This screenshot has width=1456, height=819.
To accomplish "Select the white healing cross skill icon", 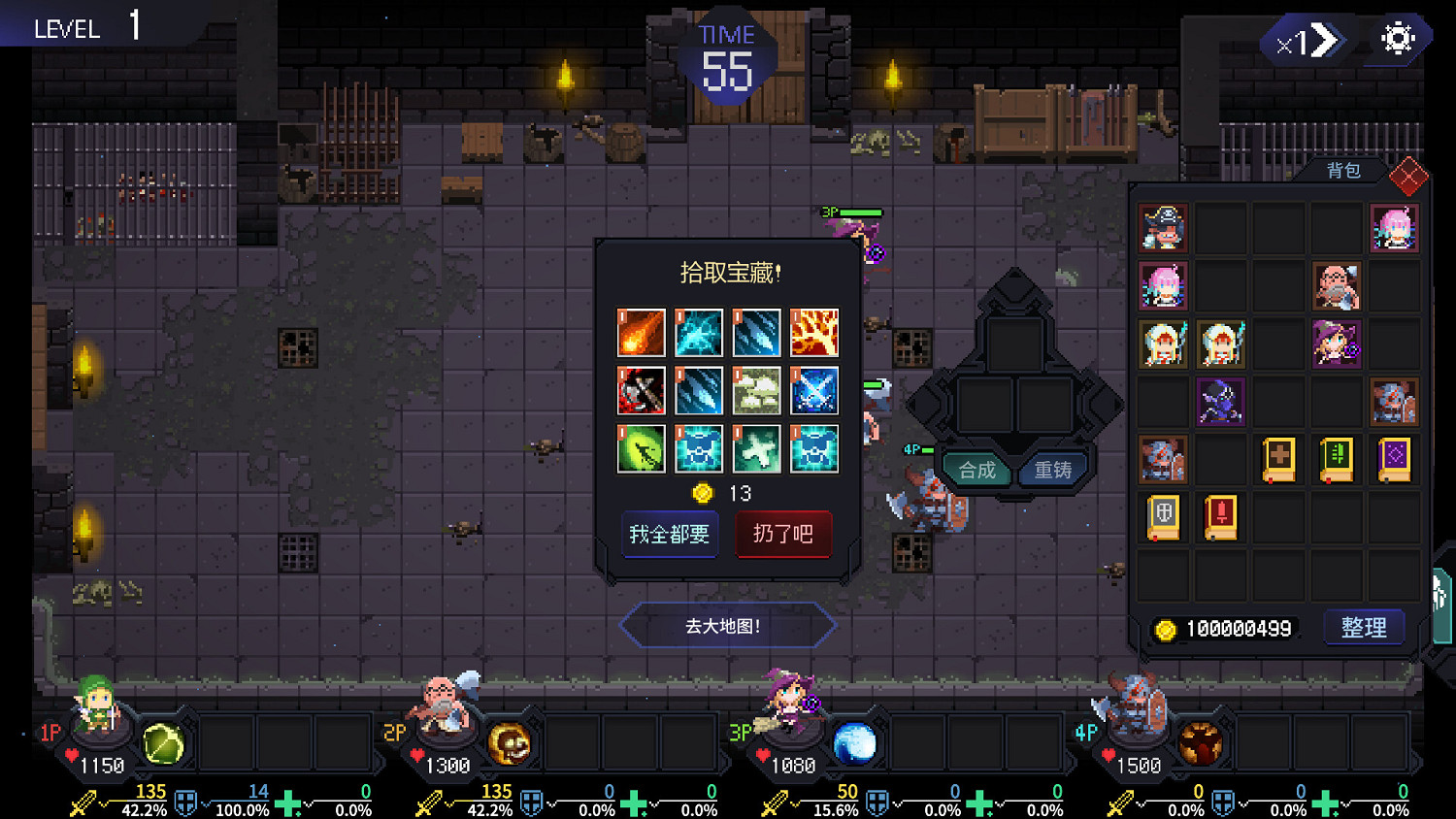I will 756,448.
